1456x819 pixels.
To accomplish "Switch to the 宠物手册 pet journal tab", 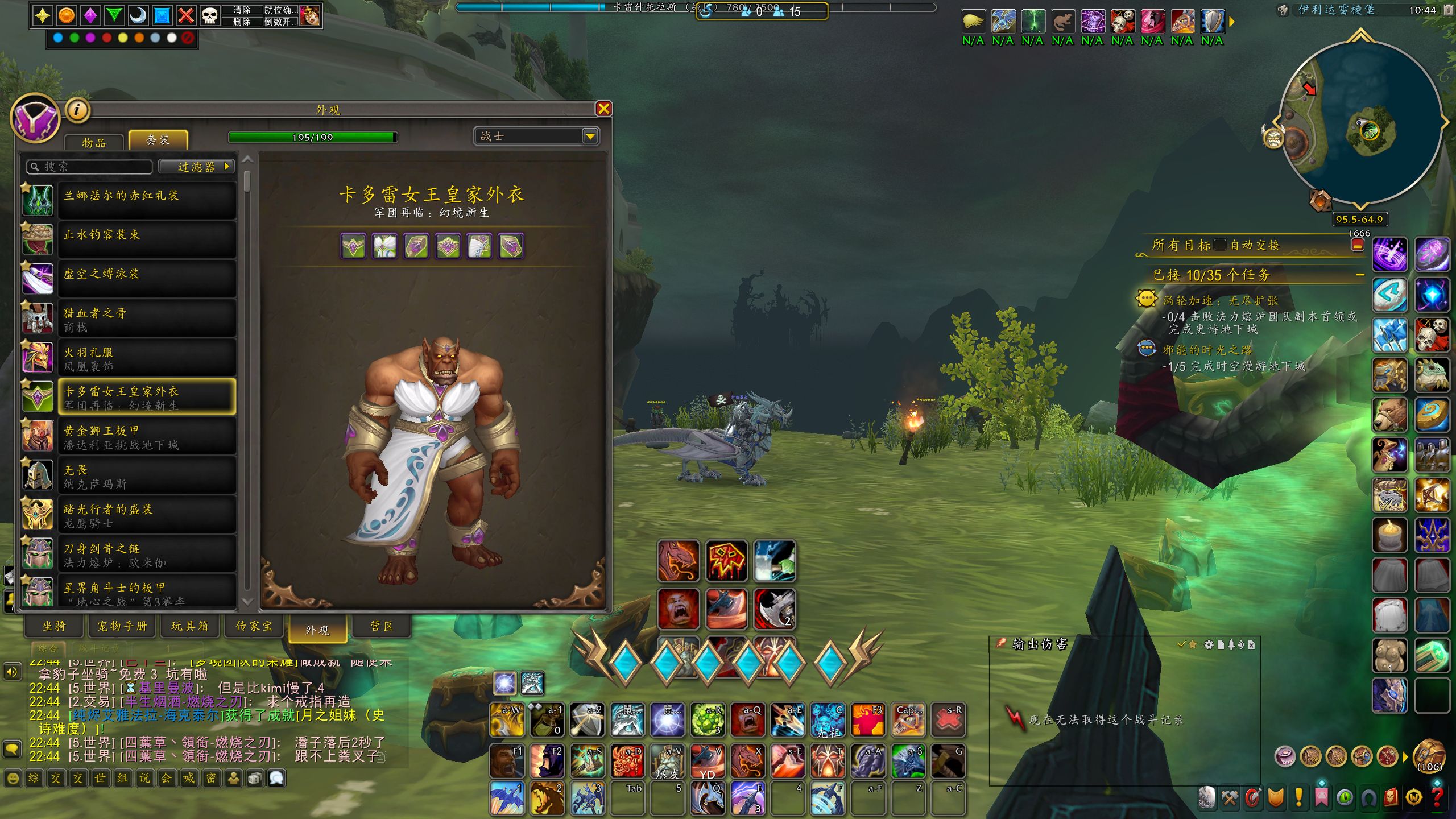I will point(122,626).
